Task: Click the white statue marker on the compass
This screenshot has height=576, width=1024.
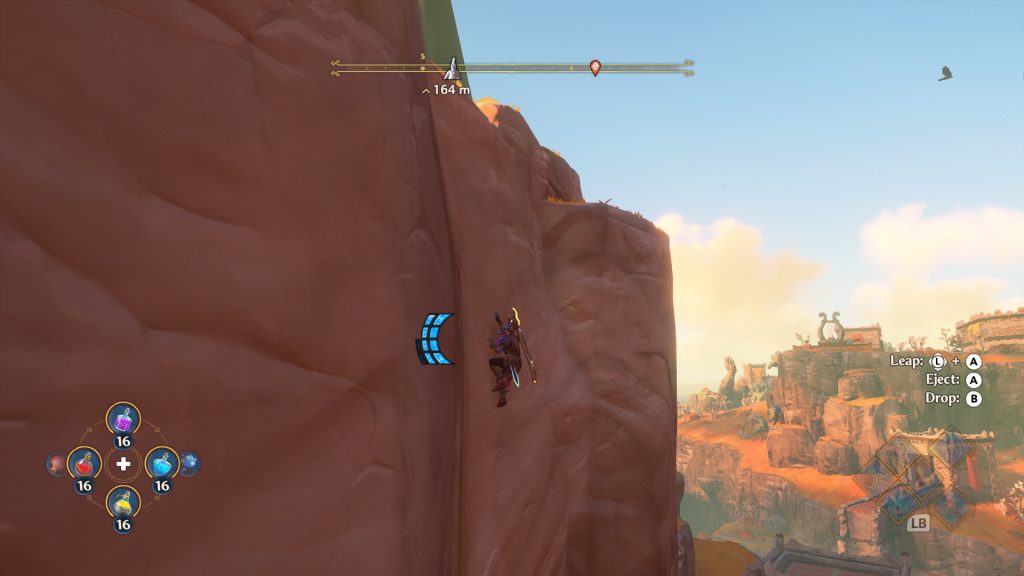Action: click(452, 69)
